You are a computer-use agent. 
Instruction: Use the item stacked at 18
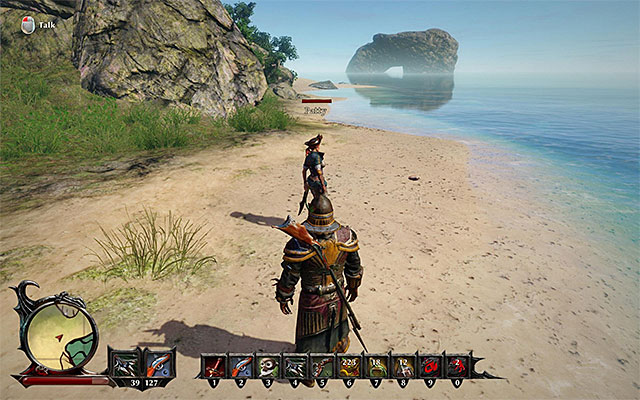pyautogui.click(x=376, y=365)
